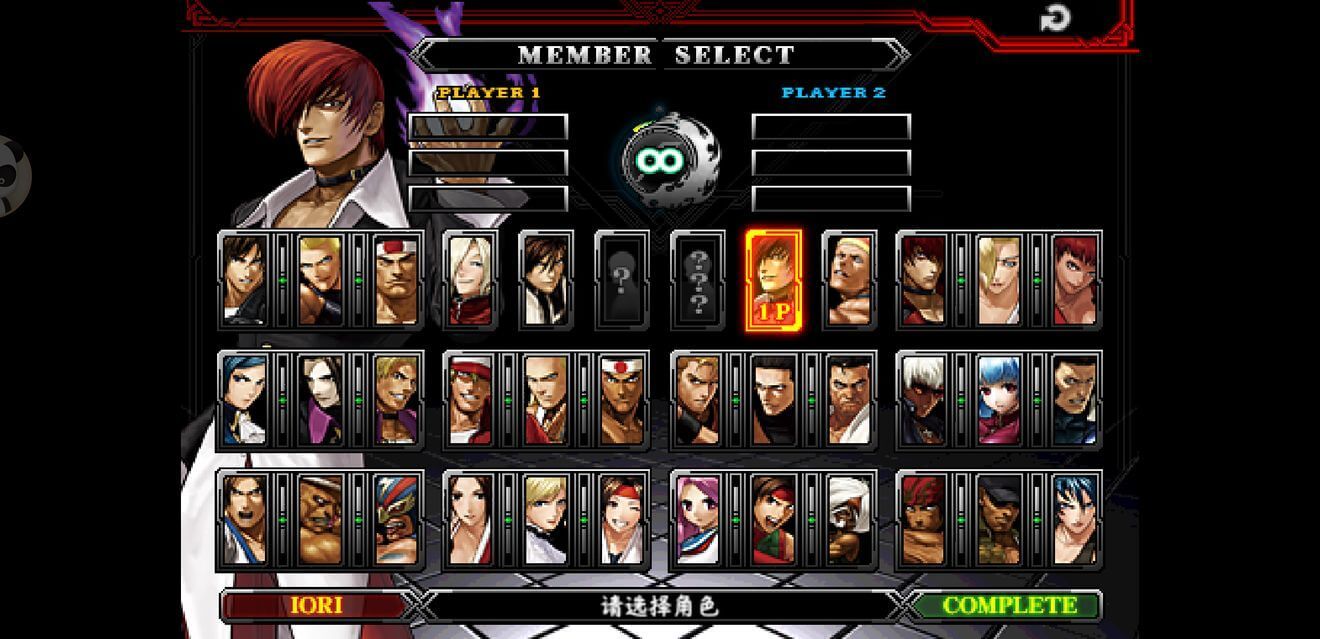Select blue-haired Kula portrait
1320x639 pixels.
pyautogui.click(x=998, y=400)
